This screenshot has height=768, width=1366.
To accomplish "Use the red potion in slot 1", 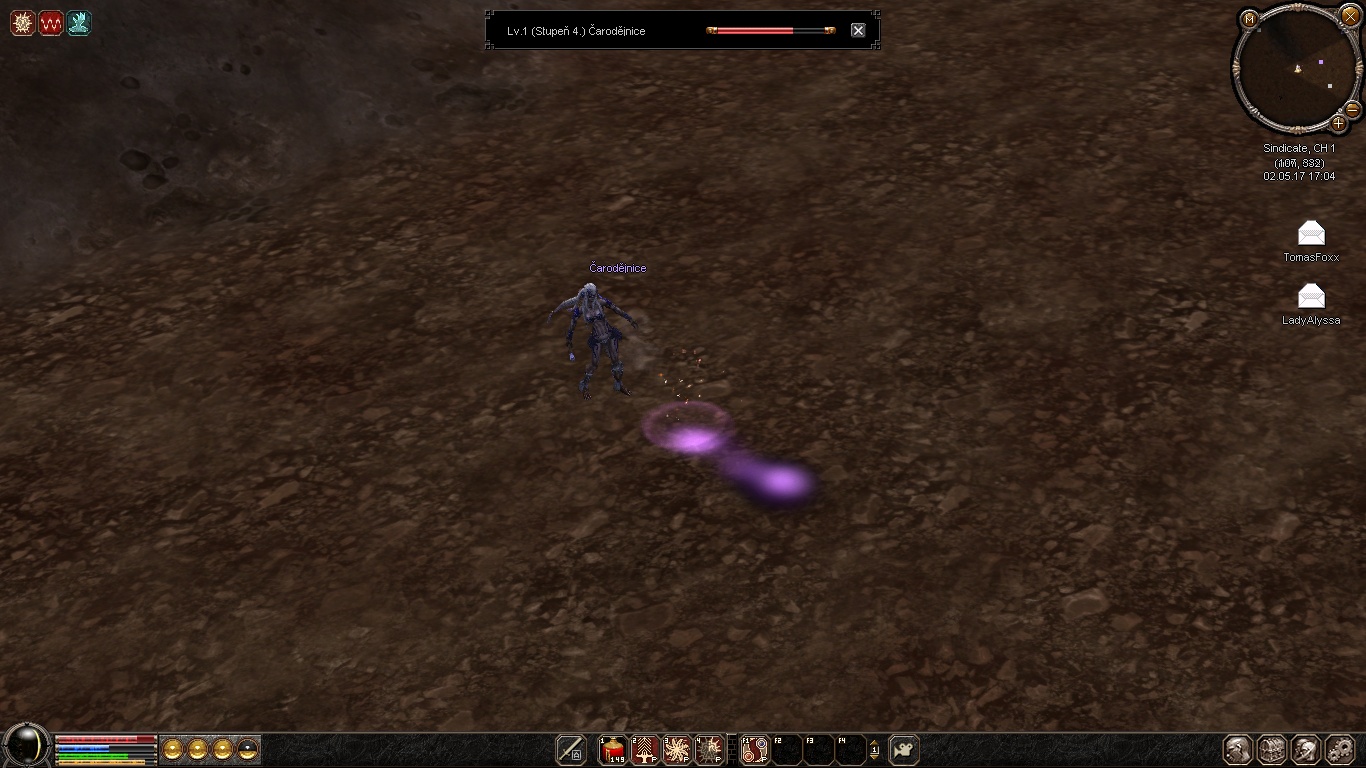I will click(613, 749).
